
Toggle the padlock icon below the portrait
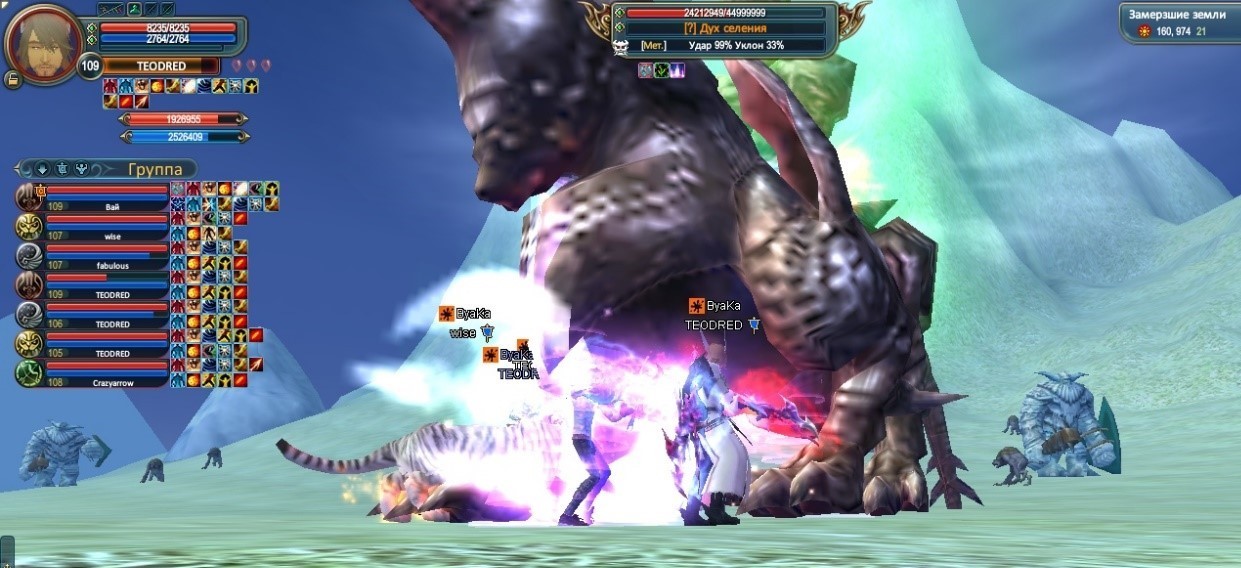12,79
